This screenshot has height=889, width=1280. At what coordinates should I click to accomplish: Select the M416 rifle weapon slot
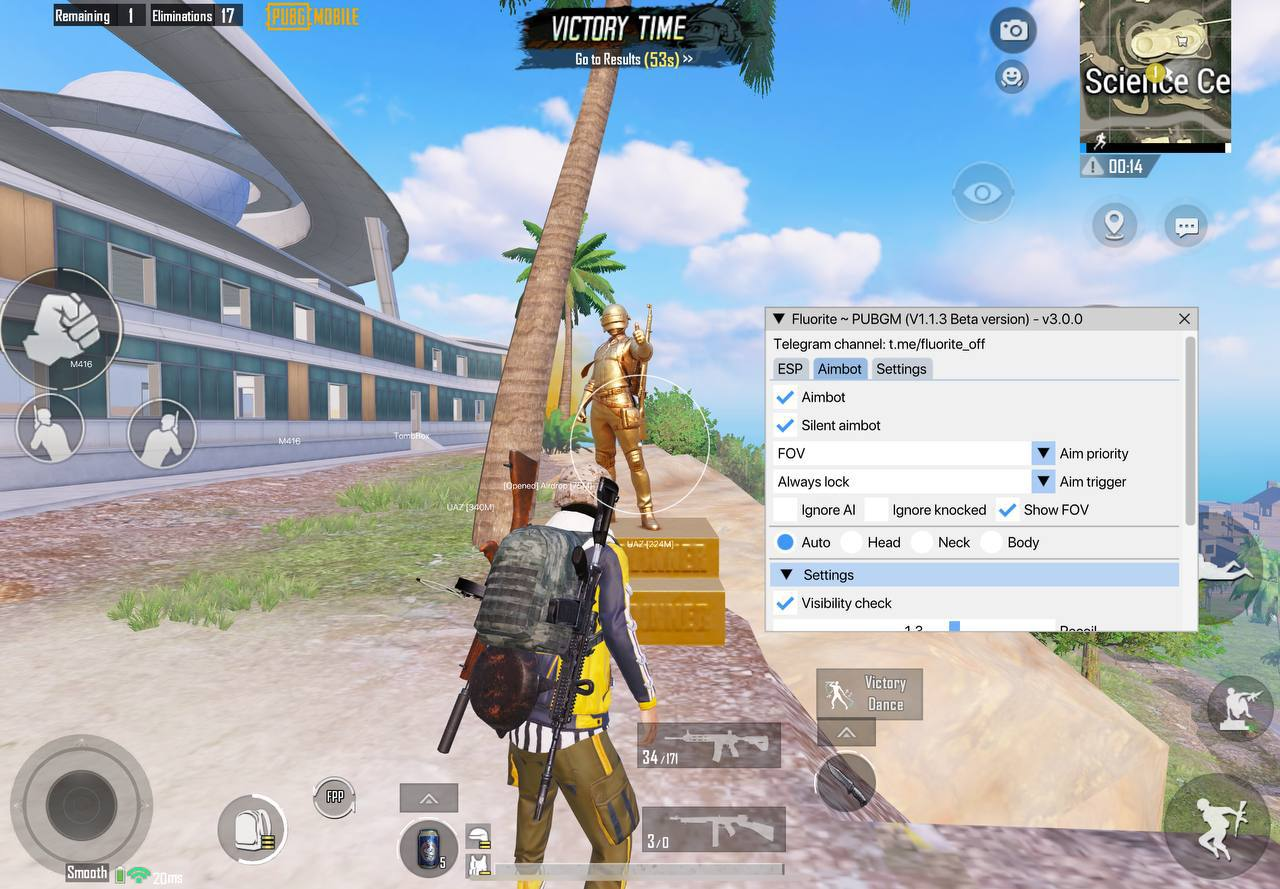(x=709, y=746)
